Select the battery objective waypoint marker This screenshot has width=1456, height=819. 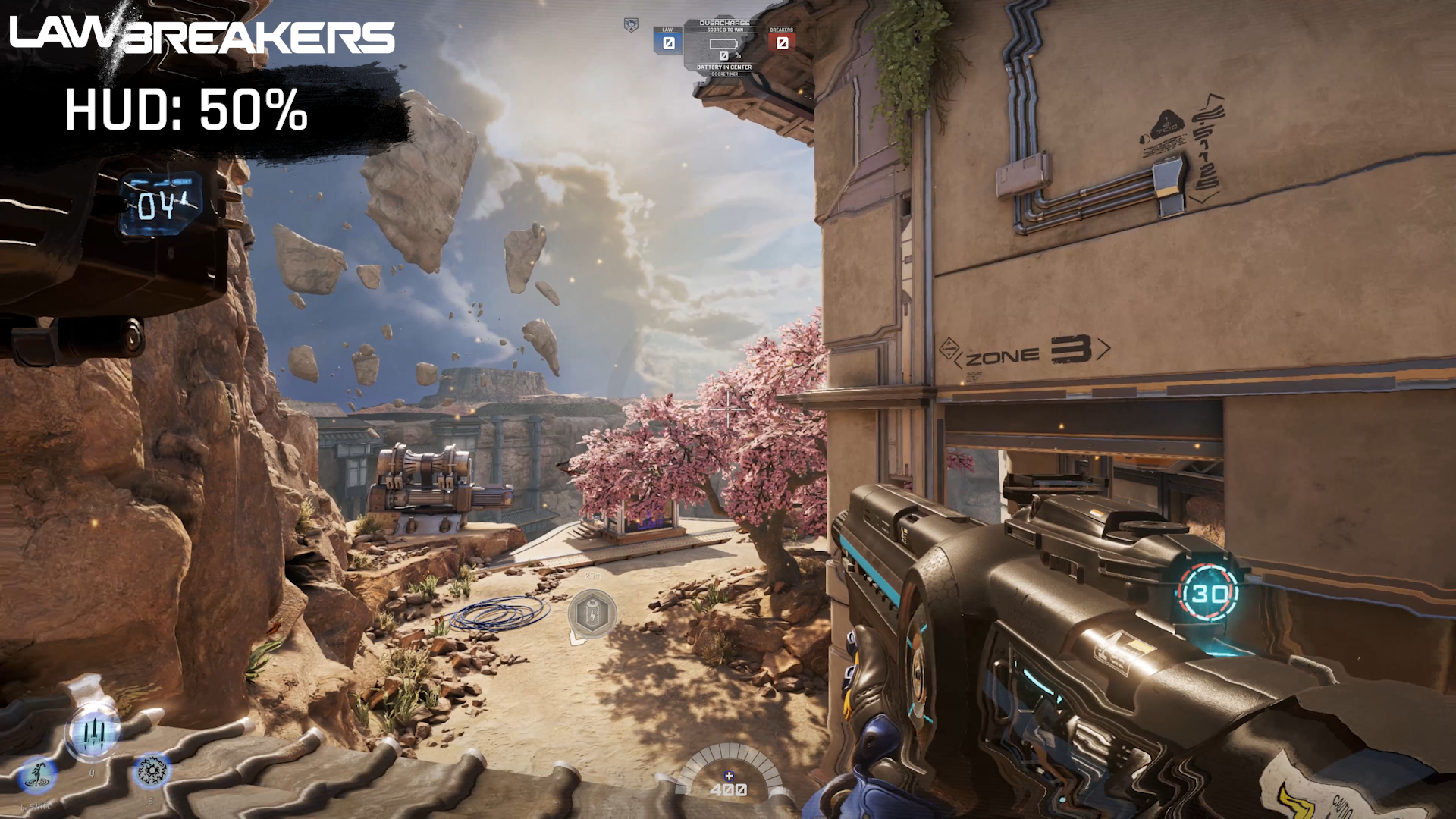[592, 613]
